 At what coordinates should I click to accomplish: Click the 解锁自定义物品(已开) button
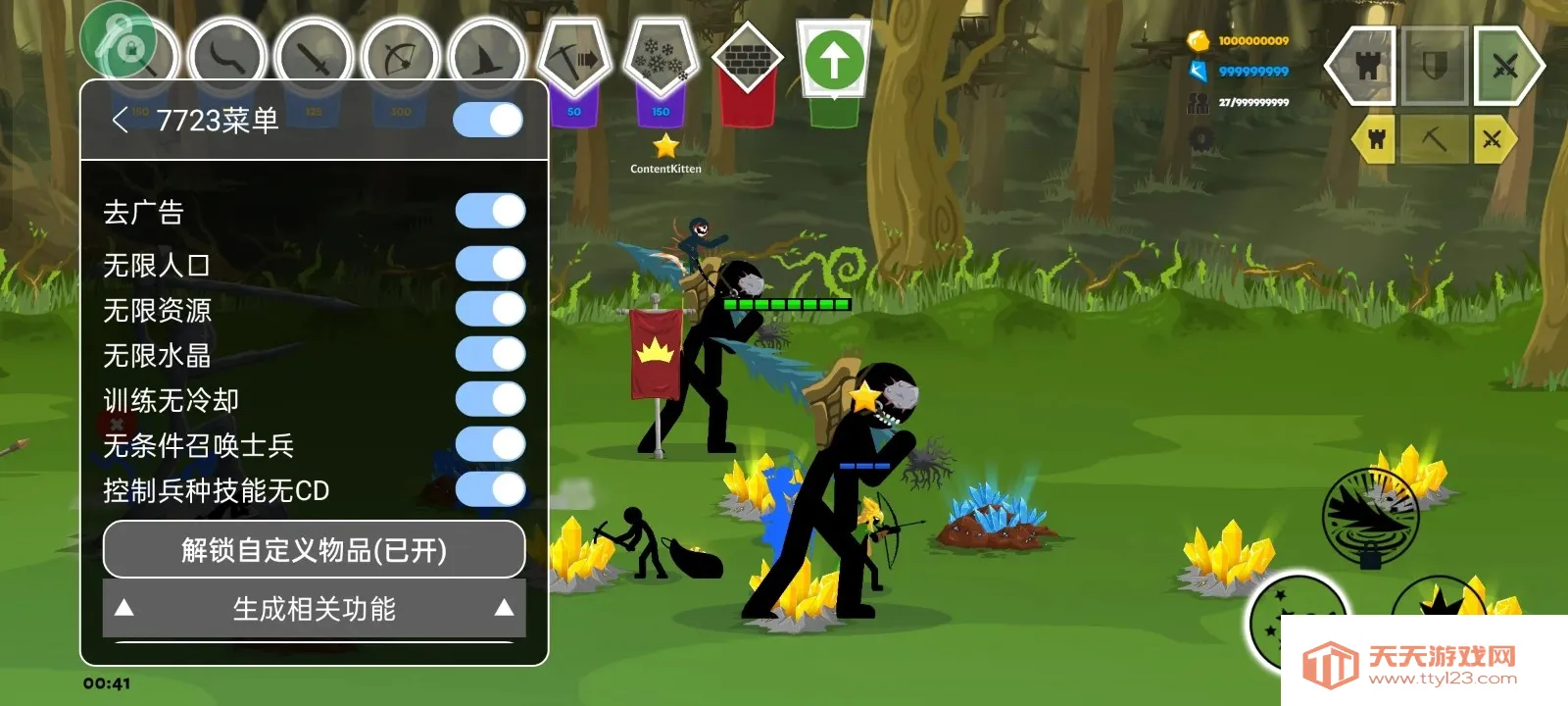314,550
